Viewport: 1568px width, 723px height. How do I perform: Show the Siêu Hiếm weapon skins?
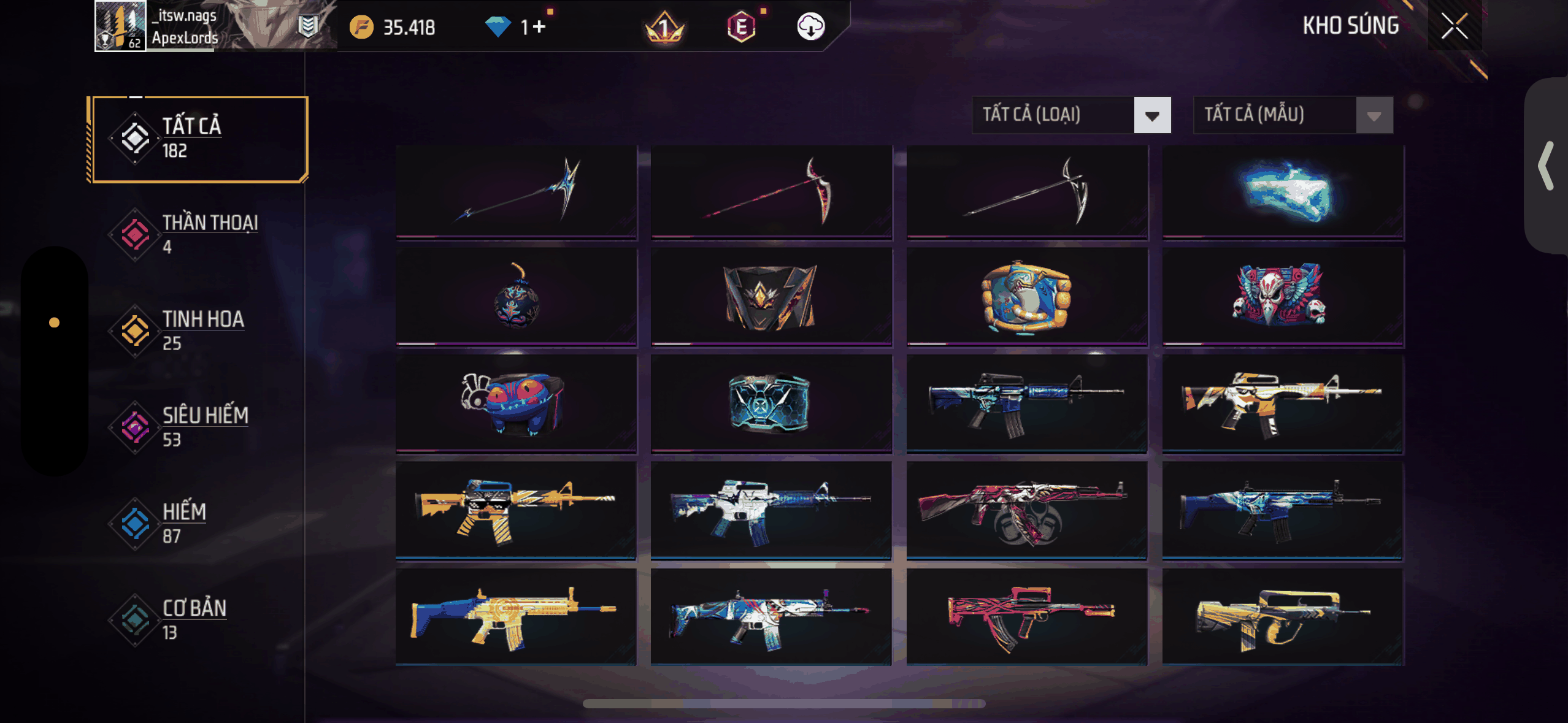pos(196,427)
